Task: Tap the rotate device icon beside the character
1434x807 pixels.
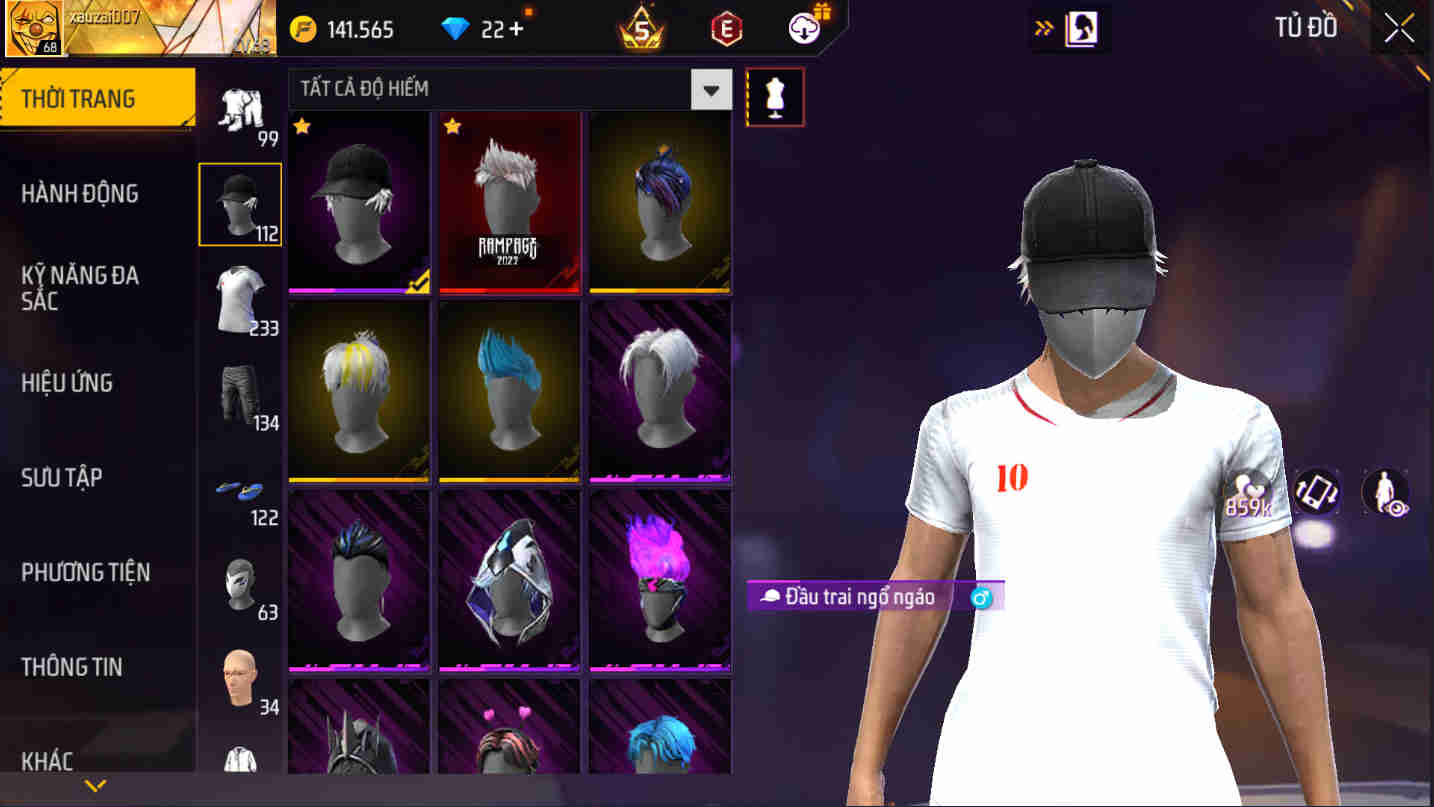Action: pyautogui.click(x=1317, y=491)
